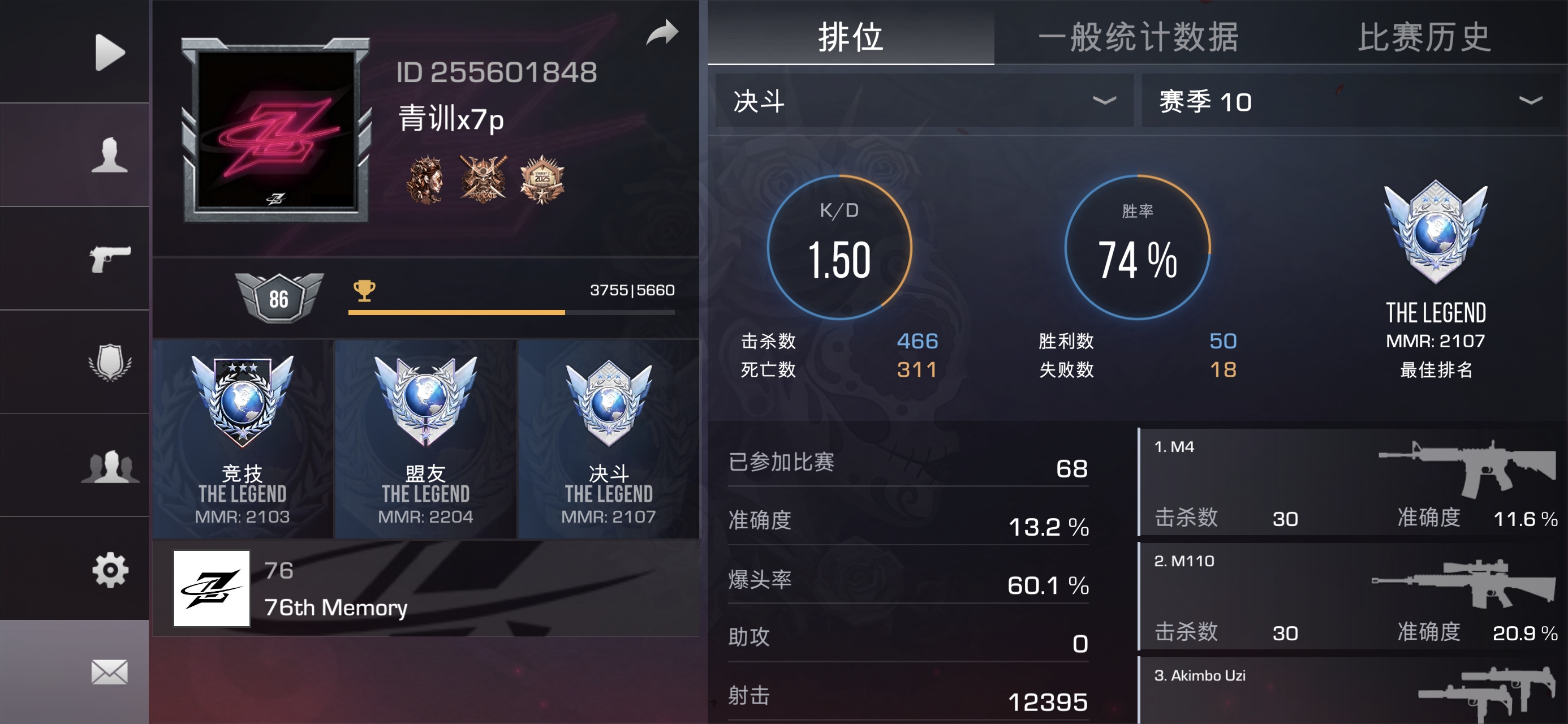Select the 竞技 THE LEGEND rank badge
Viewport: 1568px width, 724px height.
[x=242, y=438]
